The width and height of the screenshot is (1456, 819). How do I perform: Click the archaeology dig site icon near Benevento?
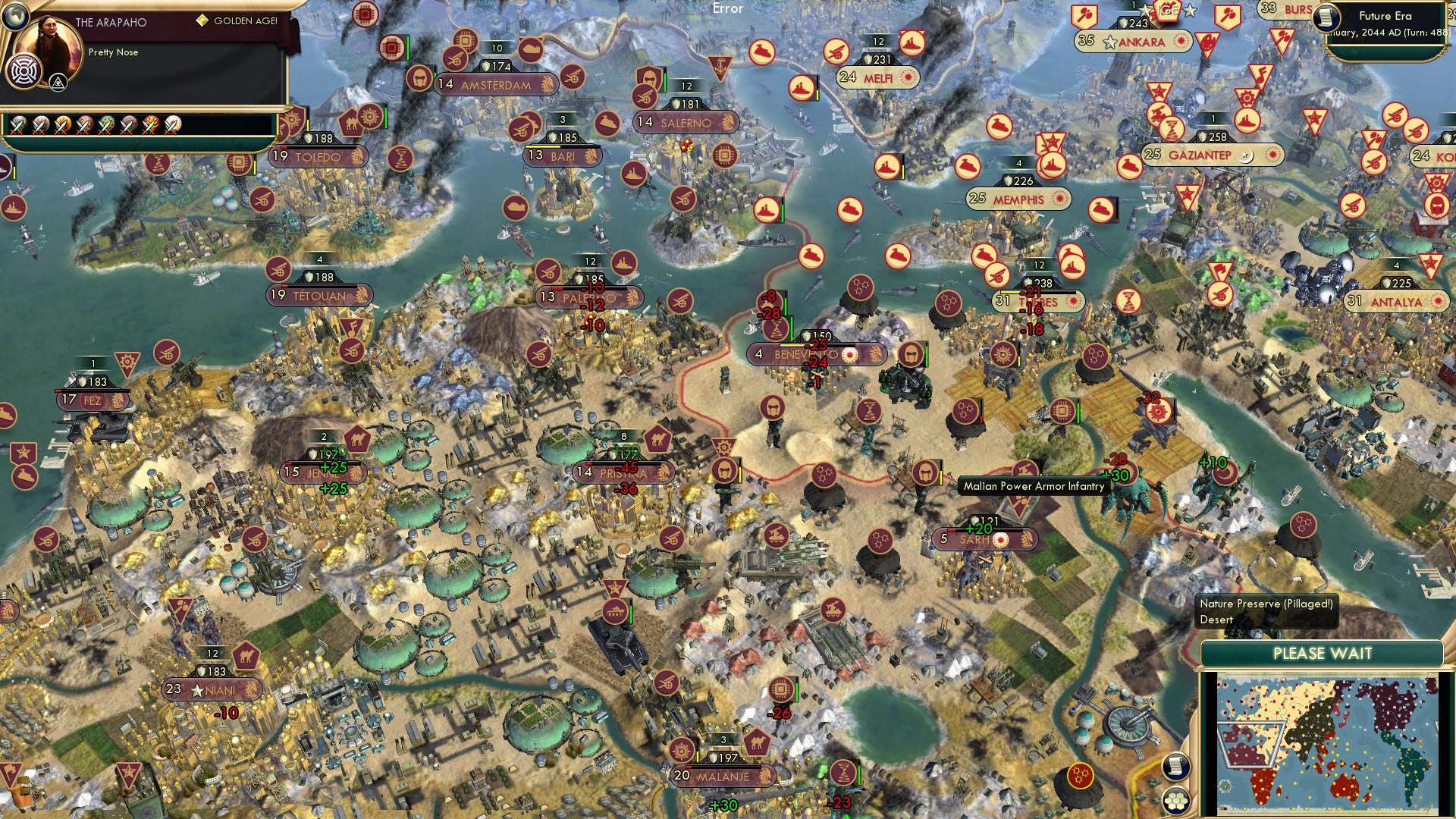pyautogui.click(x=775, y=331)
